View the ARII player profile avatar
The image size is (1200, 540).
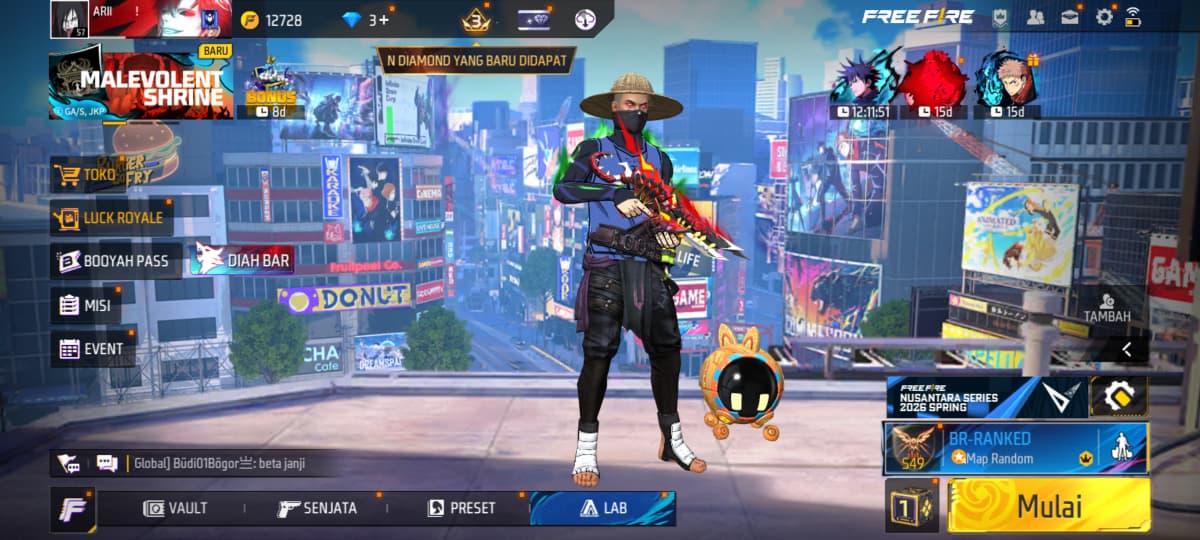tap(68, 18)
